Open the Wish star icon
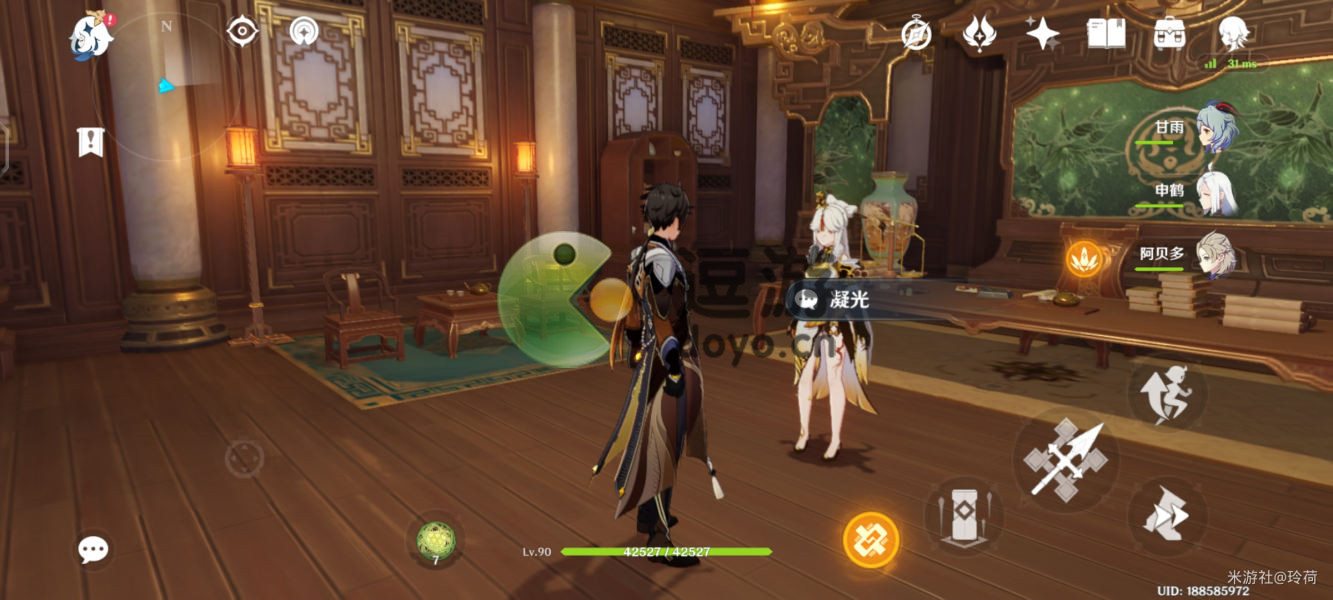 pos(1043,34)
